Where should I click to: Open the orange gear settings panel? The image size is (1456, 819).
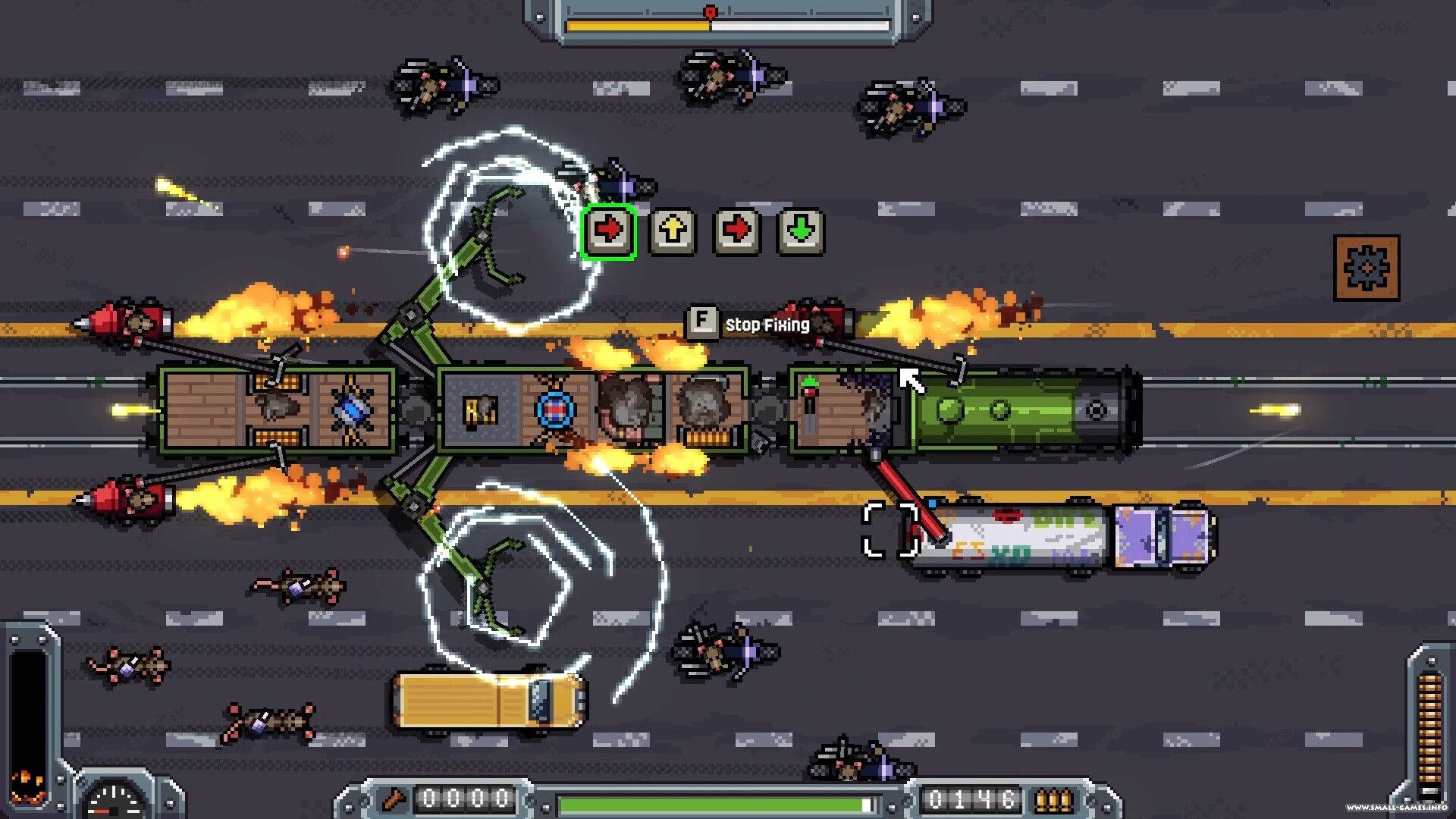click(1366, 268)
